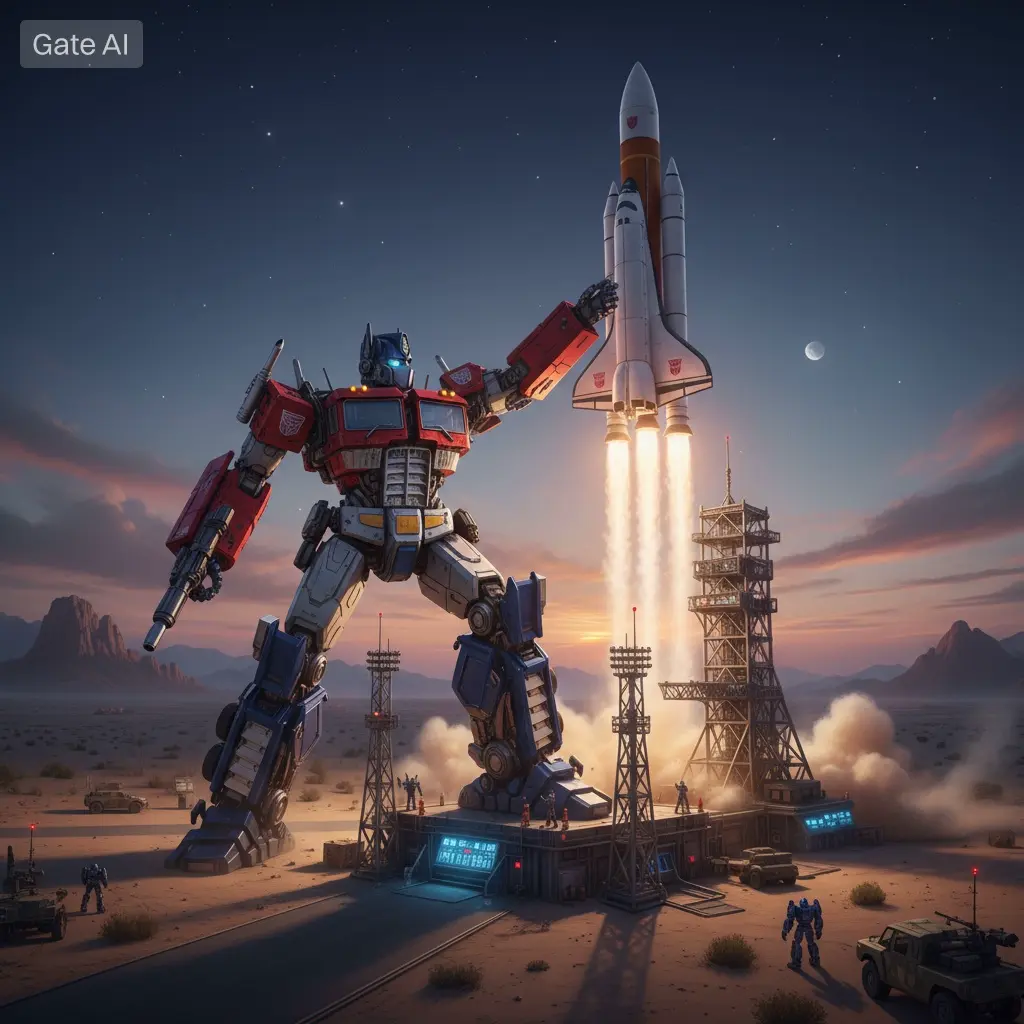Click the Gate AI badge
The image size is (1024, 1024).
tap(81, 44)
